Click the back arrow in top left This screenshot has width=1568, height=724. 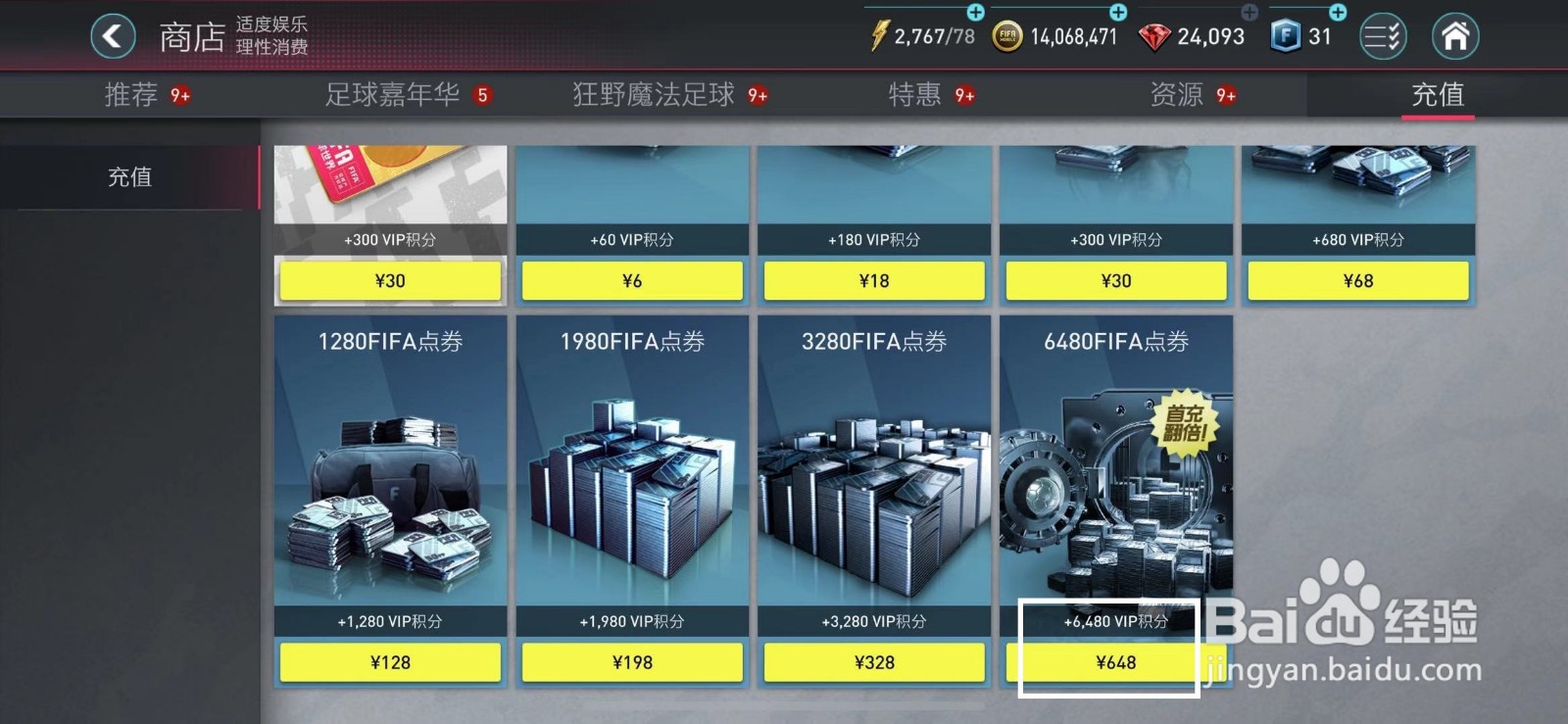pyautogui.click(x=112, y=35)
